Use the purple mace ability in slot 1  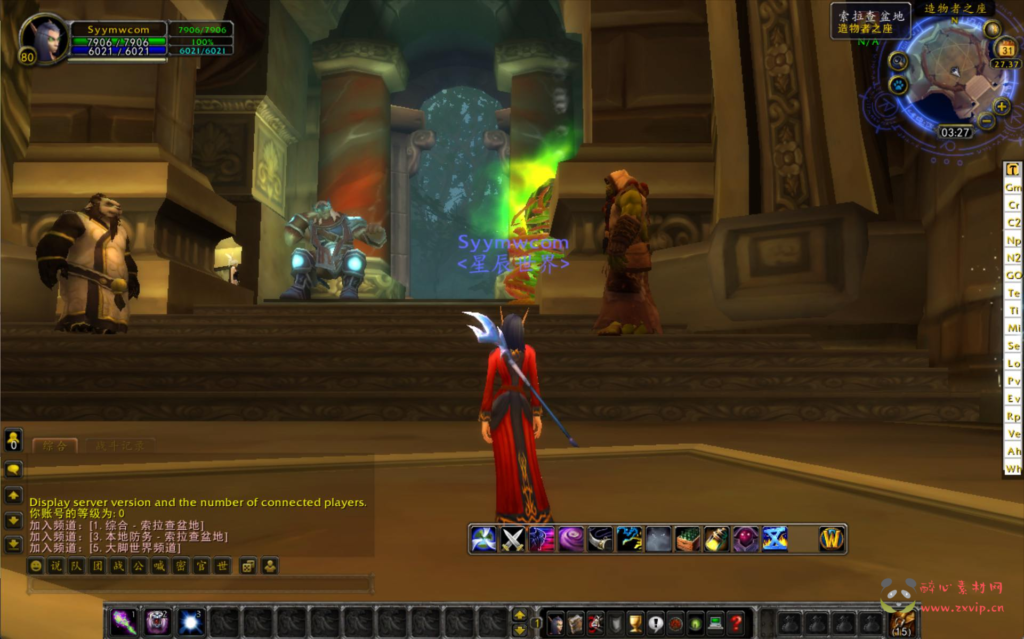coord(124,622)
